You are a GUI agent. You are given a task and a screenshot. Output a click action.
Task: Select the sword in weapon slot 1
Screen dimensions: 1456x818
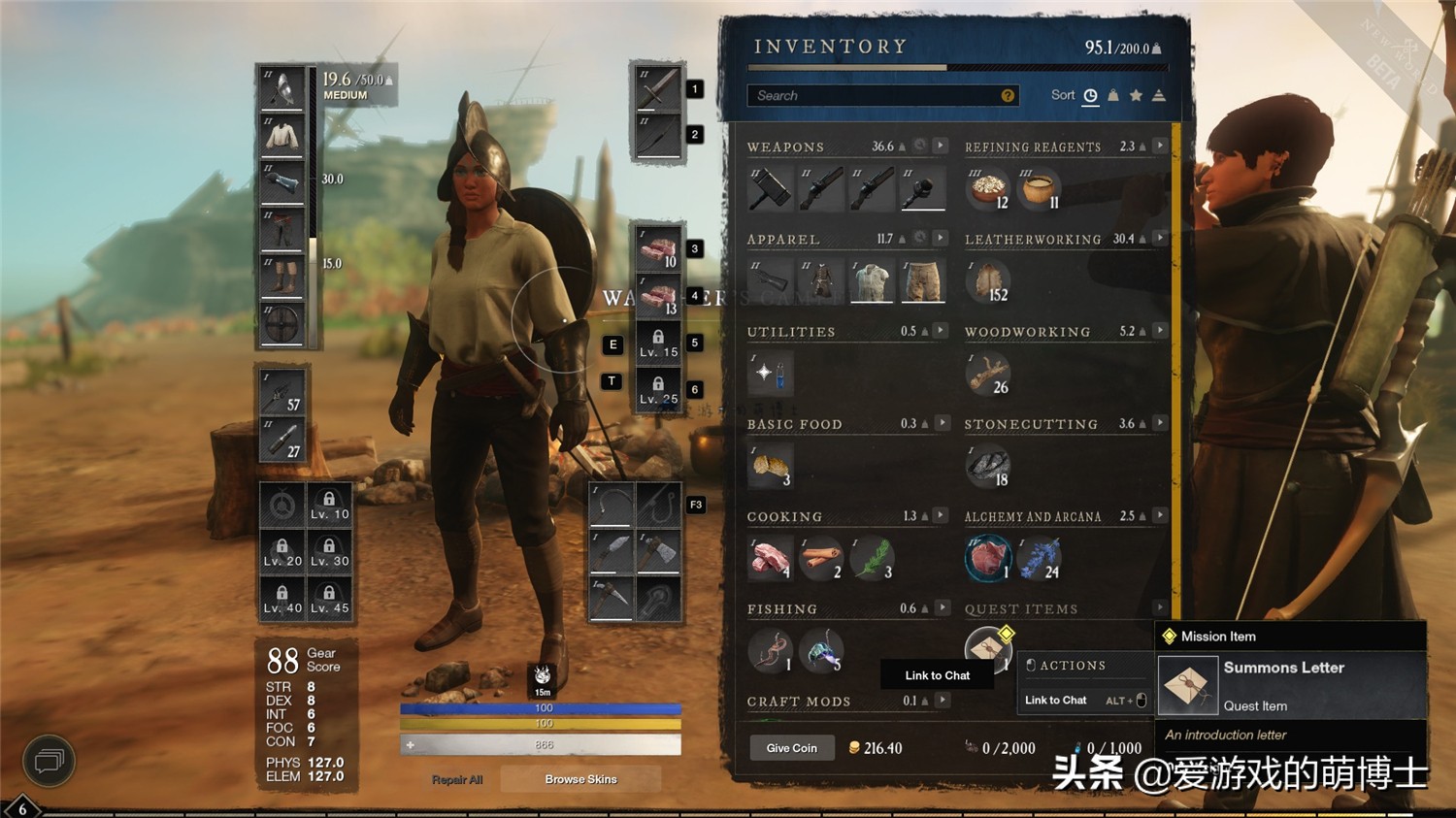[x=658, y=89]
